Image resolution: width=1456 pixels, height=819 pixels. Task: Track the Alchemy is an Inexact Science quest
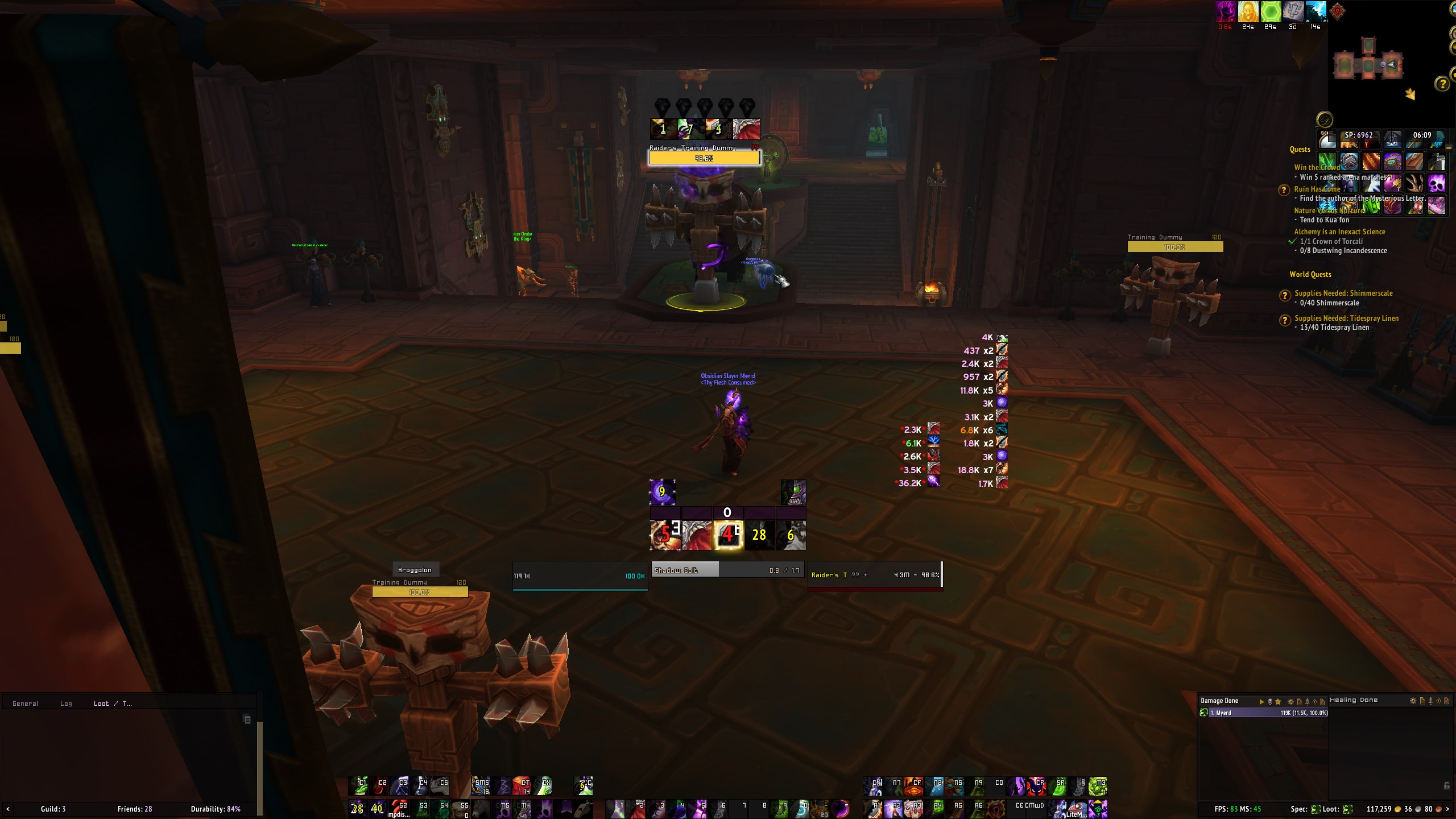click(1339, 231)
